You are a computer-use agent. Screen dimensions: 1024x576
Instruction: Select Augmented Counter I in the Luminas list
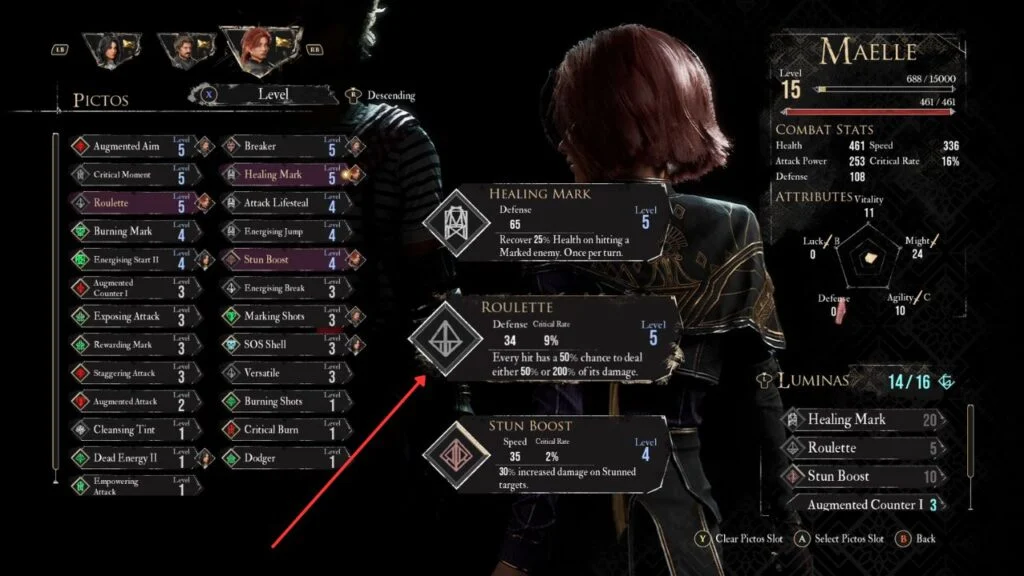pos(868,504)
